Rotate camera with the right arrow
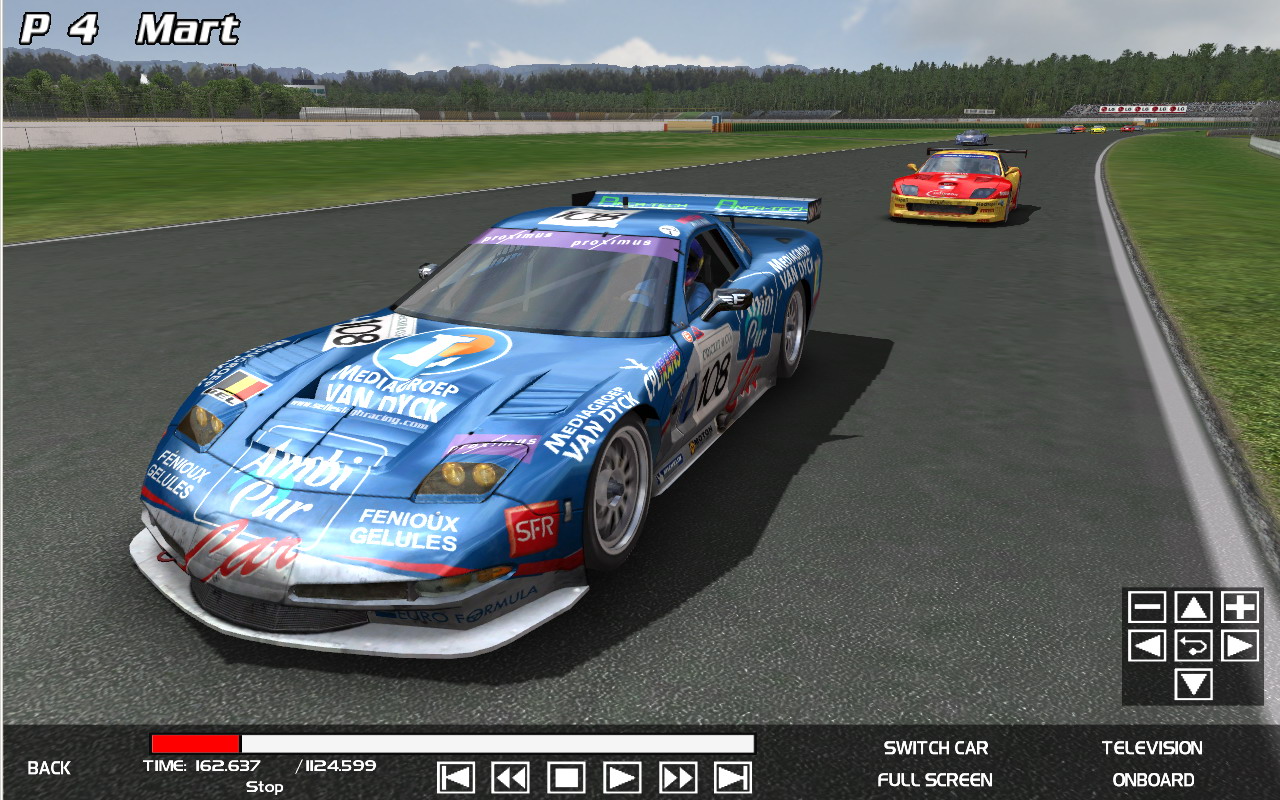The height and width of the screenshot is (800, 1280). 1240,646
